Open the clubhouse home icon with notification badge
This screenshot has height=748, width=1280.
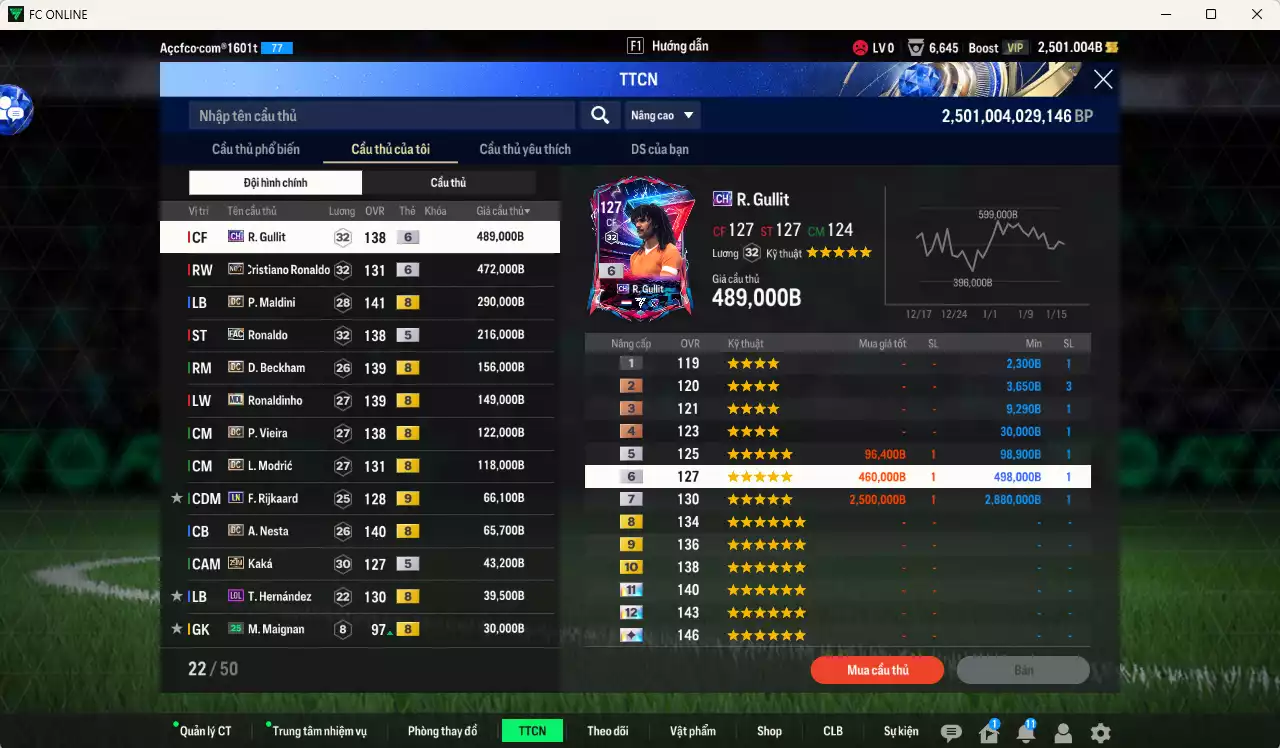pyautogui.click(x=988, y=732)
